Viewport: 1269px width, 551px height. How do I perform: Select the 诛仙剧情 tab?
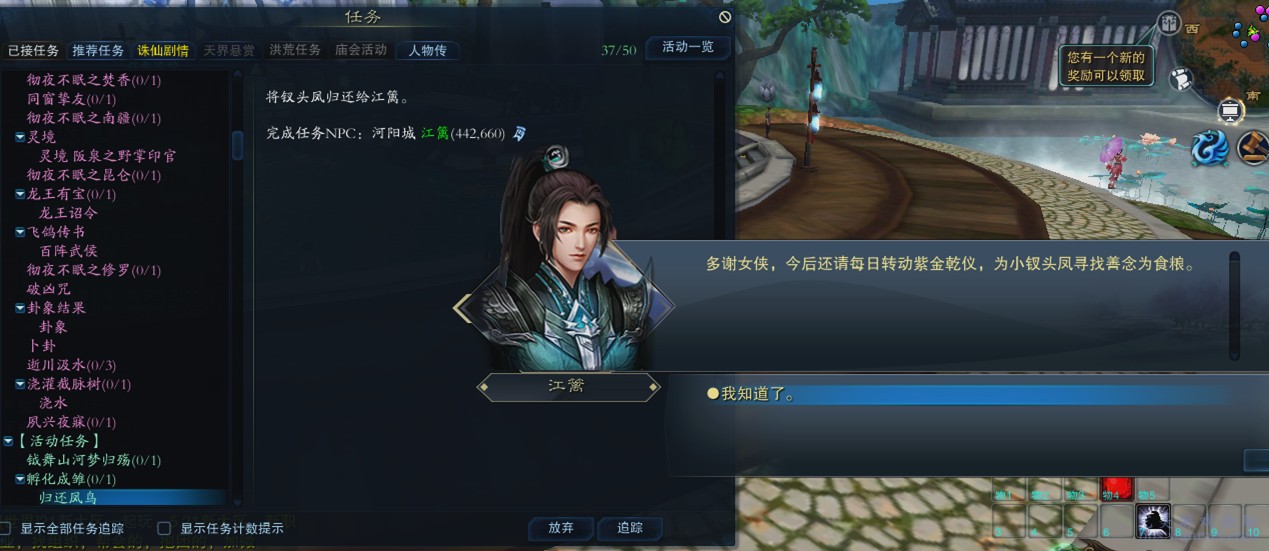pos(162,50)
